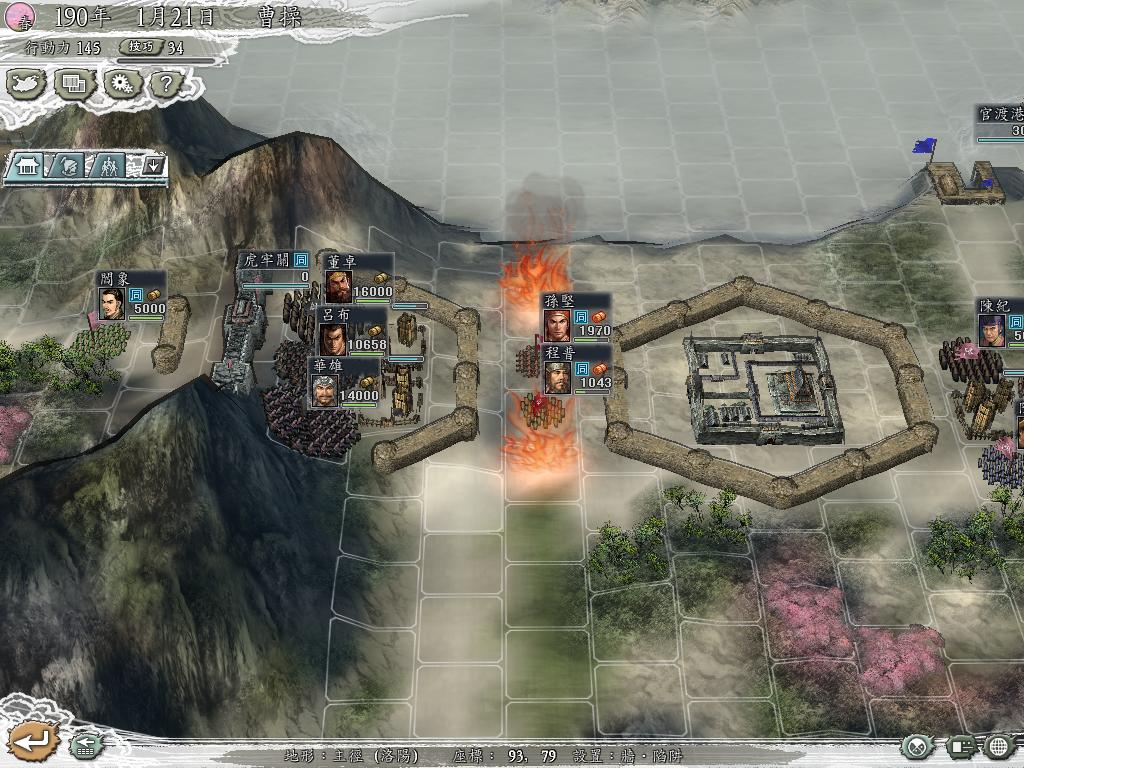Open the info panel layout button
Screen dimensions: 1129x781
point(961,746)
